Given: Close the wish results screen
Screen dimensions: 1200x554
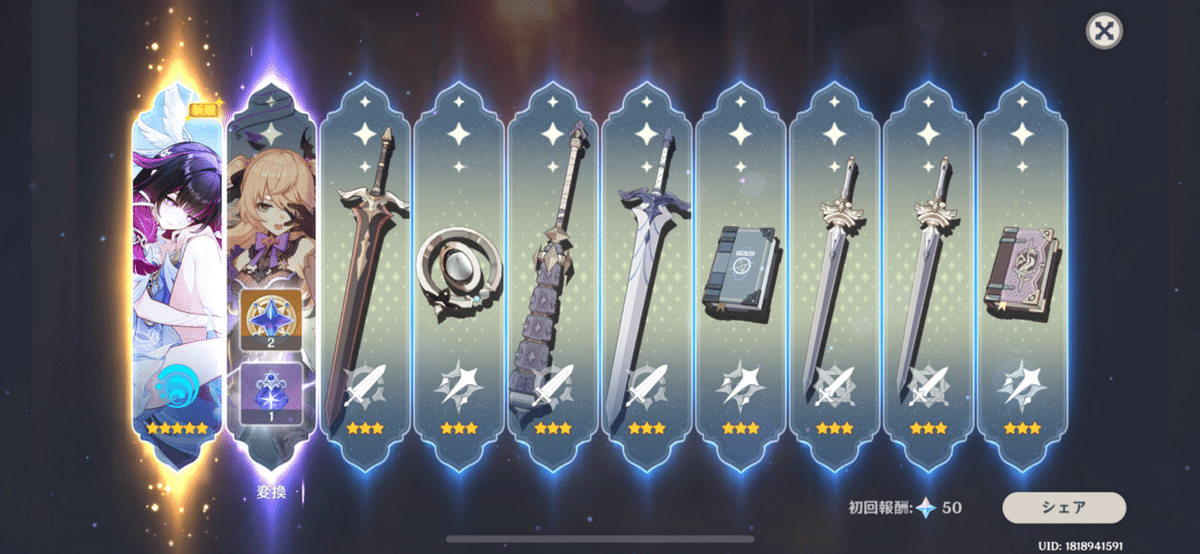Looking at the screenshot, I should (1104, 31).
